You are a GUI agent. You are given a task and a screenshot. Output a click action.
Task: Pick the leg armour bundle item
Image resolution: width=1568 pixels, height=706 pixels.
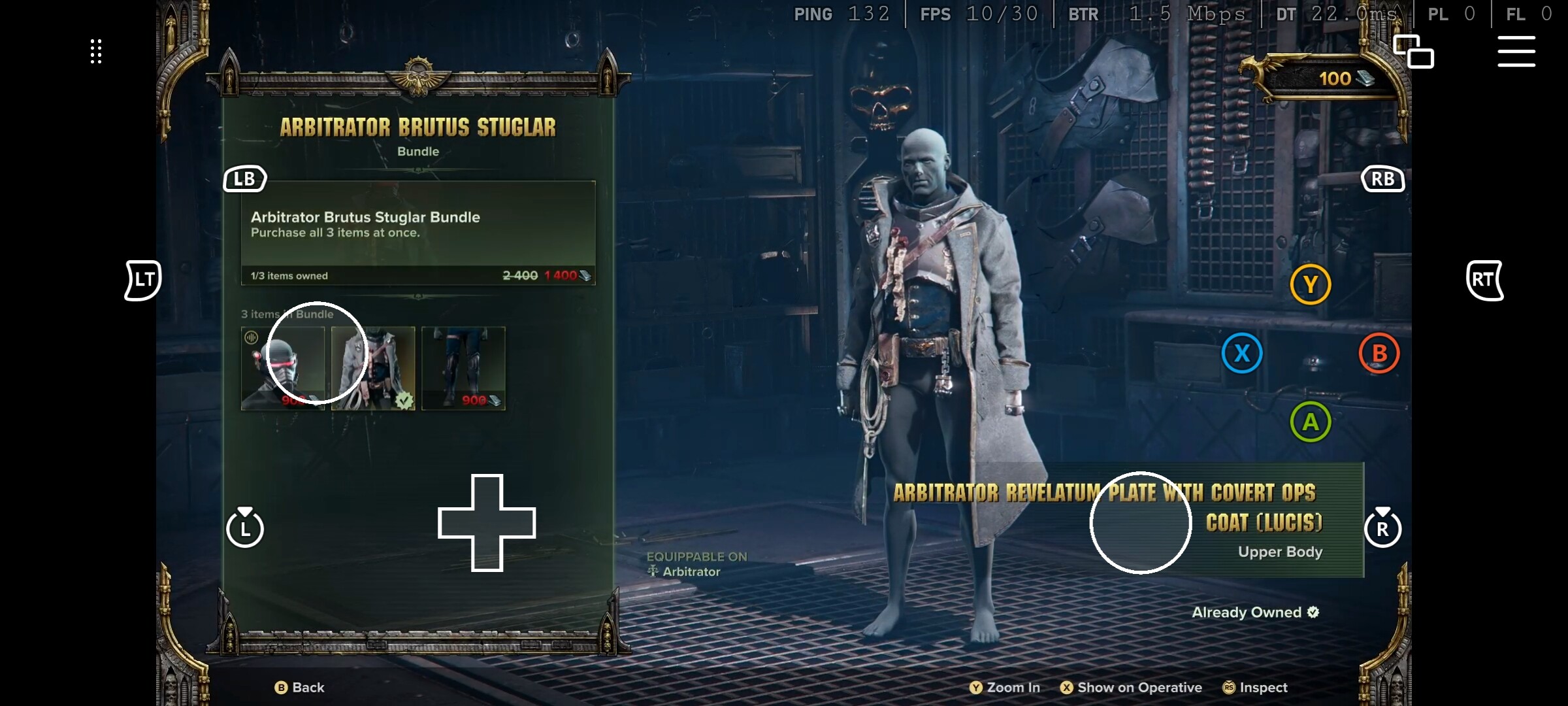463,368
